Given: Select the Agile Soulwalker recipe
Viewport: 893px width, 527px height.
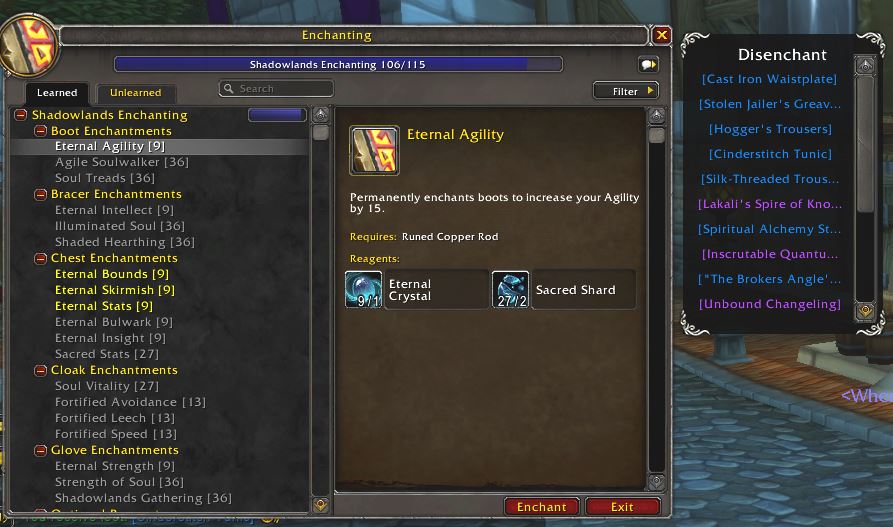Looking at the screenshot, I should tap(121, 162).
